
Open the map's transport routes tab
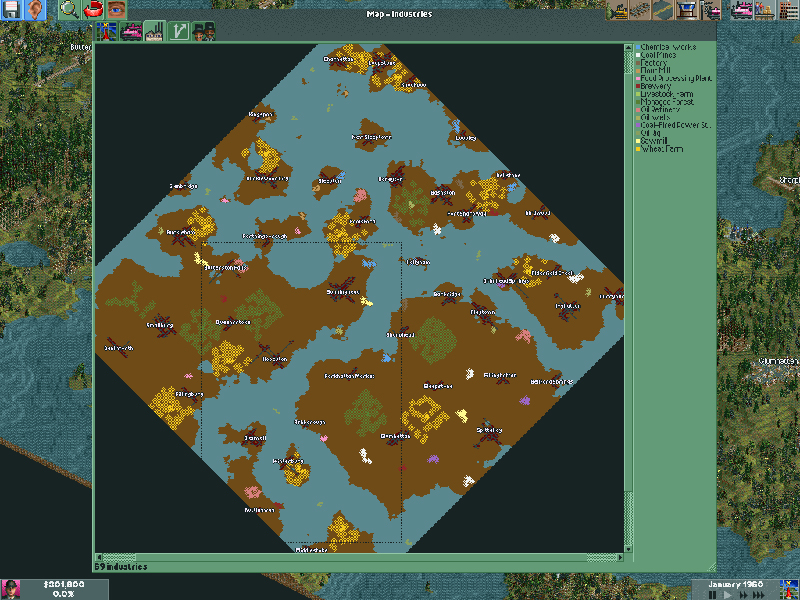[x=179, y=32]
